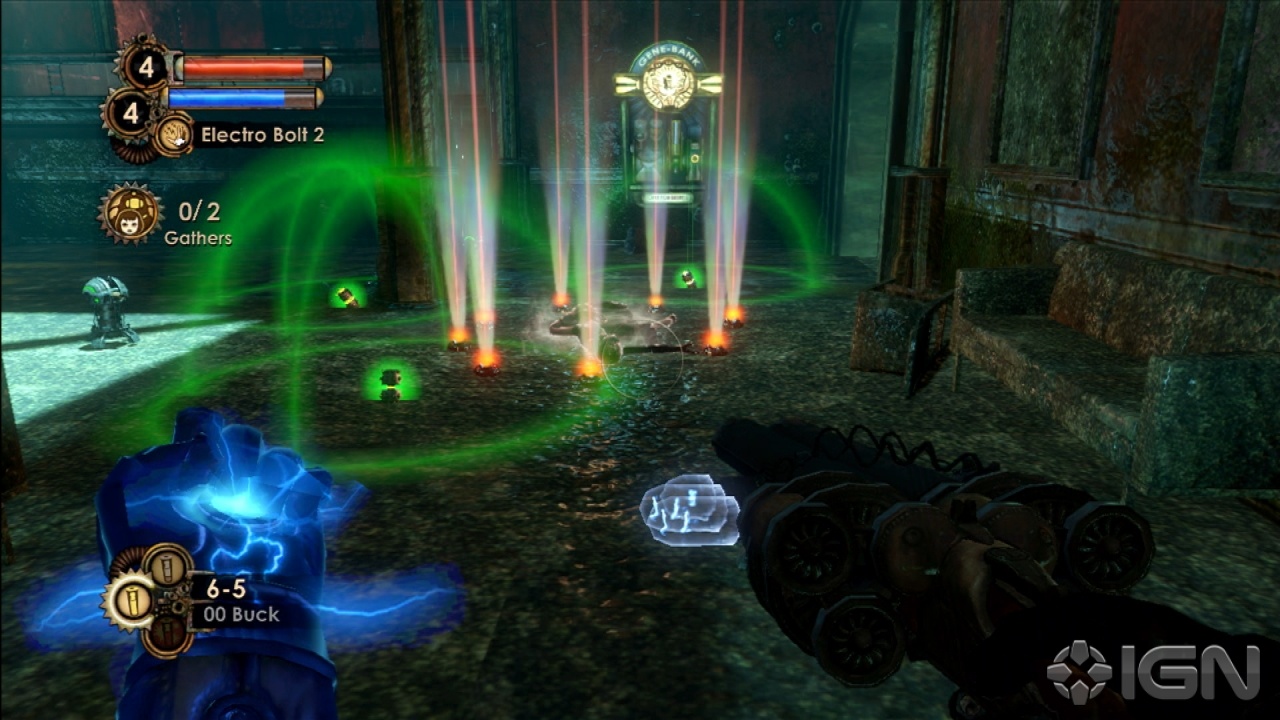Open the Little Sister Gathers tracker icon

pos(130,213)
